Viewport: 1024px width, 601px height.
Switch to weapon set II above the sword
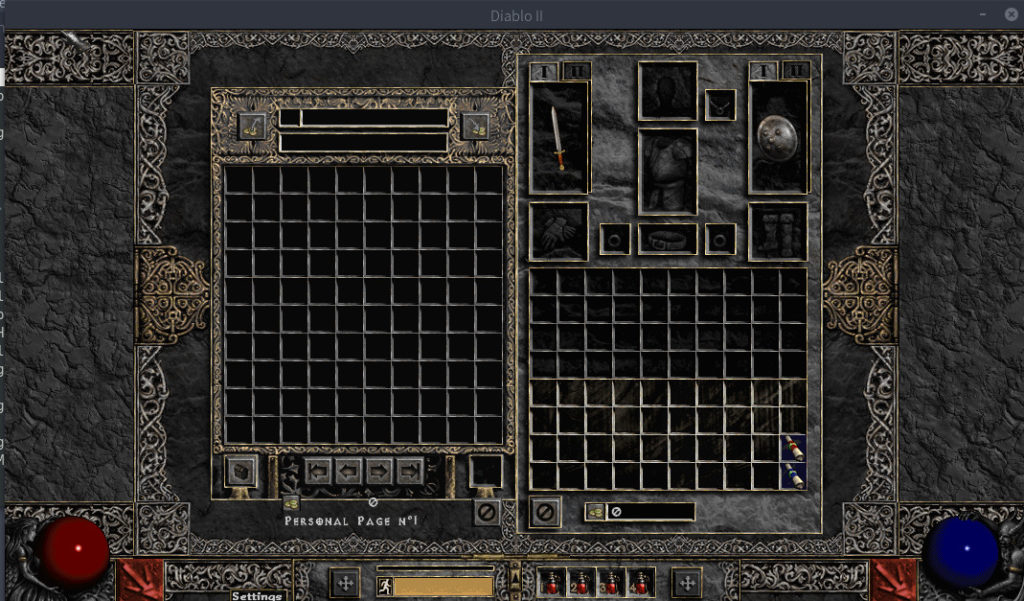tap(577, 71)
